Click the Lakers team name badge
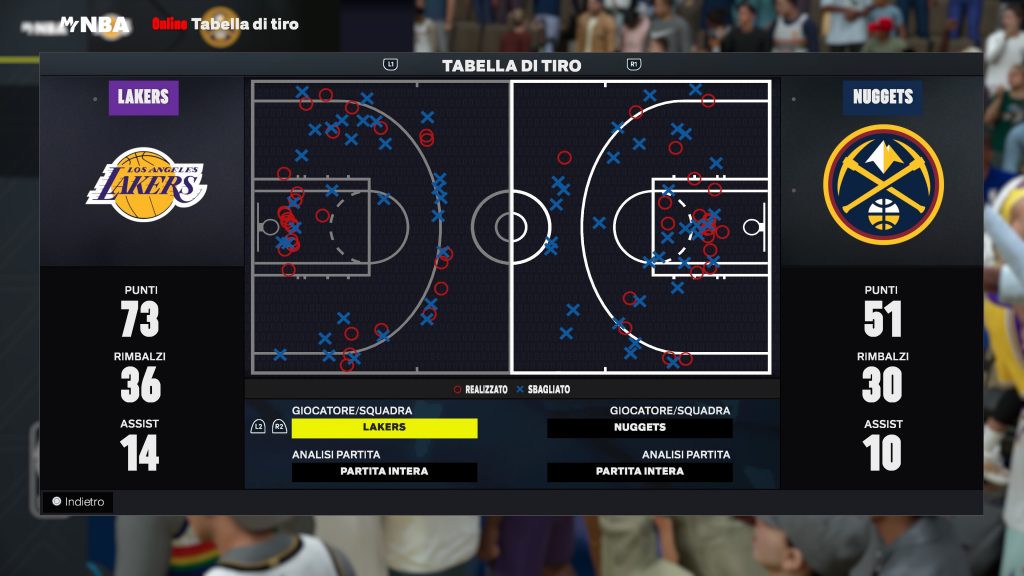Viewport: 1024px width, 576px height. pos(143,98)
